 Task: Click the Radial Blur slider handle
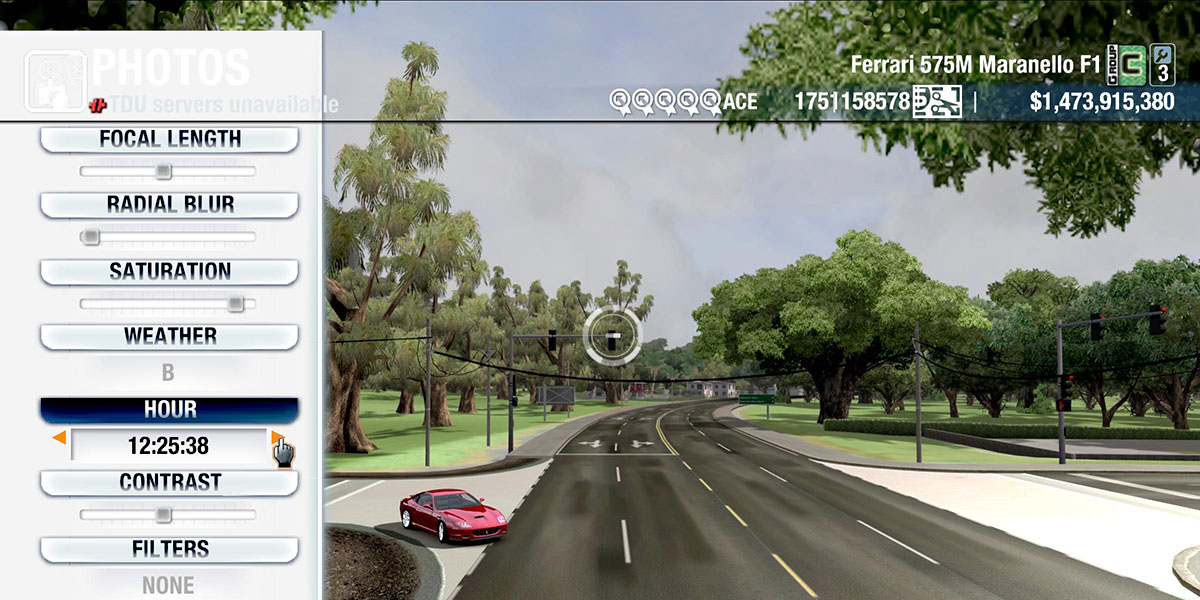pyautogui.click(x=90, y=237)
